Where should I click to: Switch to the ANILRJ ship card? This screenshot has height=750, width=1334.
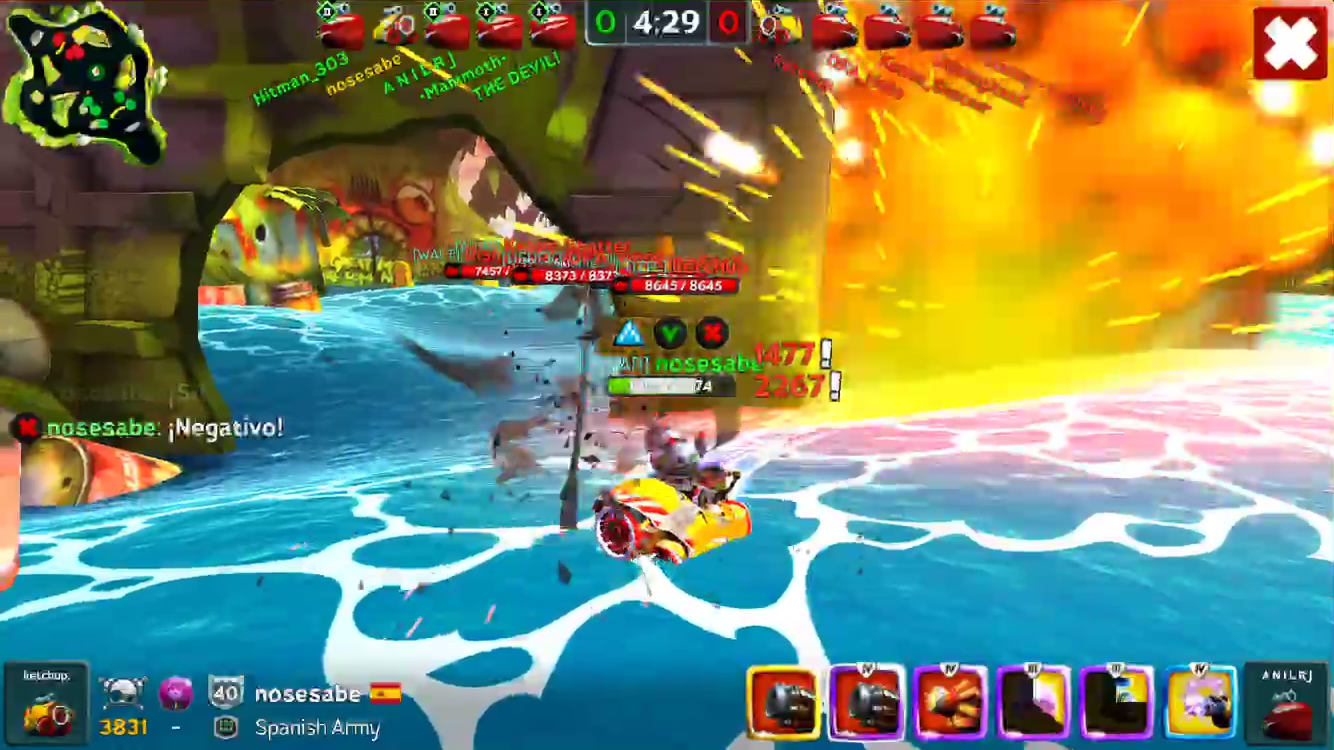click(x=1287, y=703)
